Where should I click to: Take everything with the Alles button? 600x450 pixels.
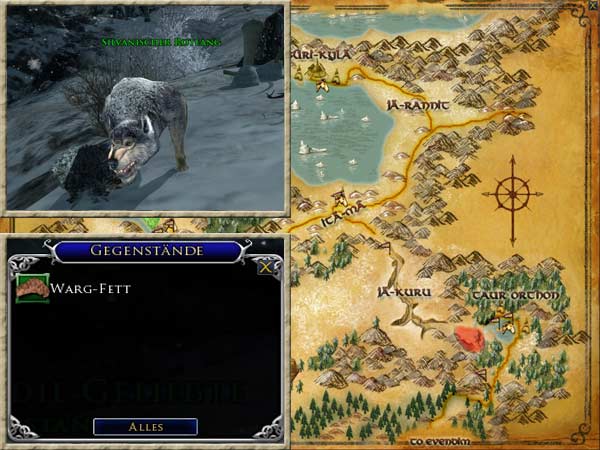point(145,426)
